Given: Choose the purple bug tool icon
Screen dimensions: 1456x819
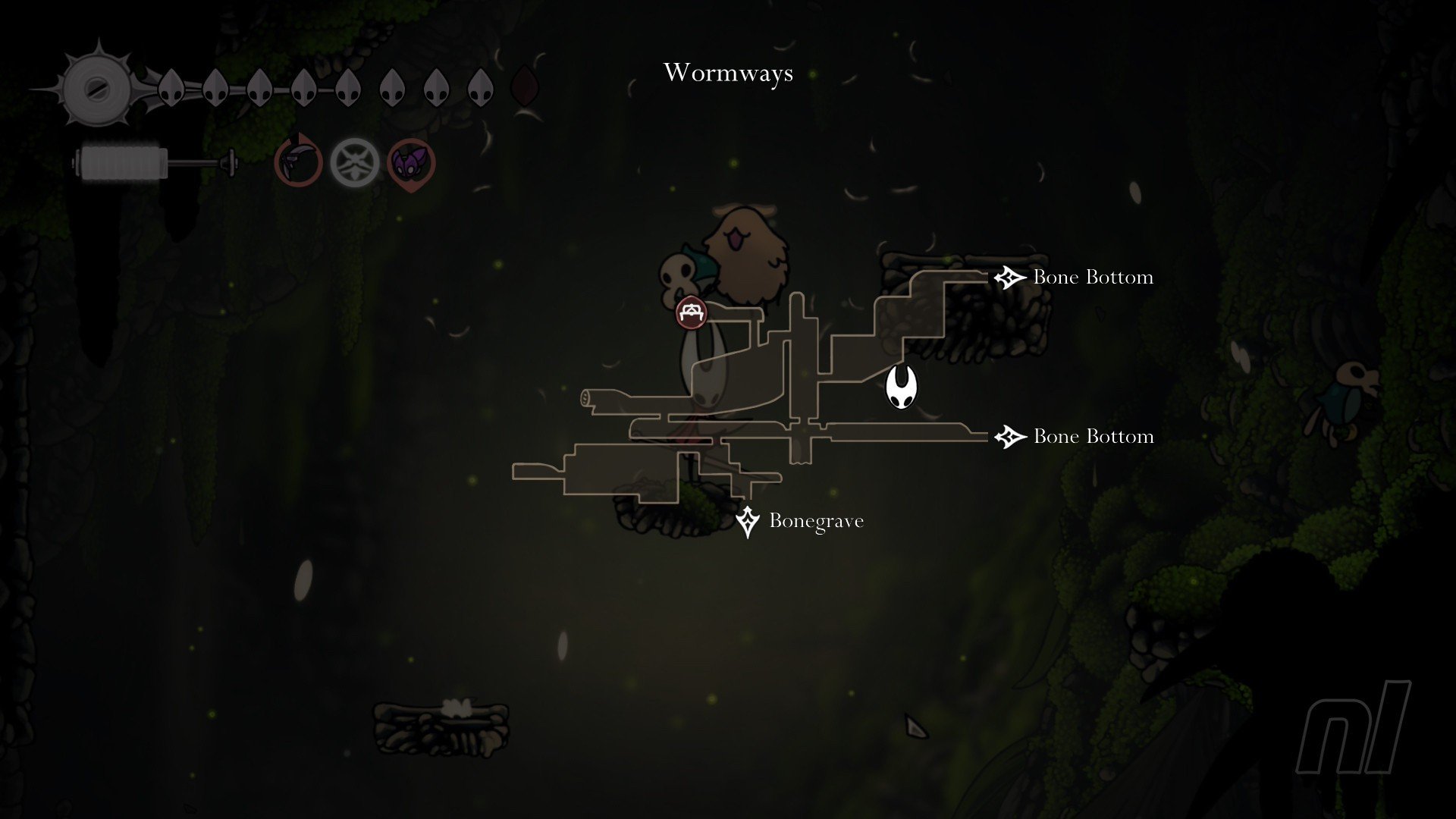Looking at the screenshot, I should point(411,162).
